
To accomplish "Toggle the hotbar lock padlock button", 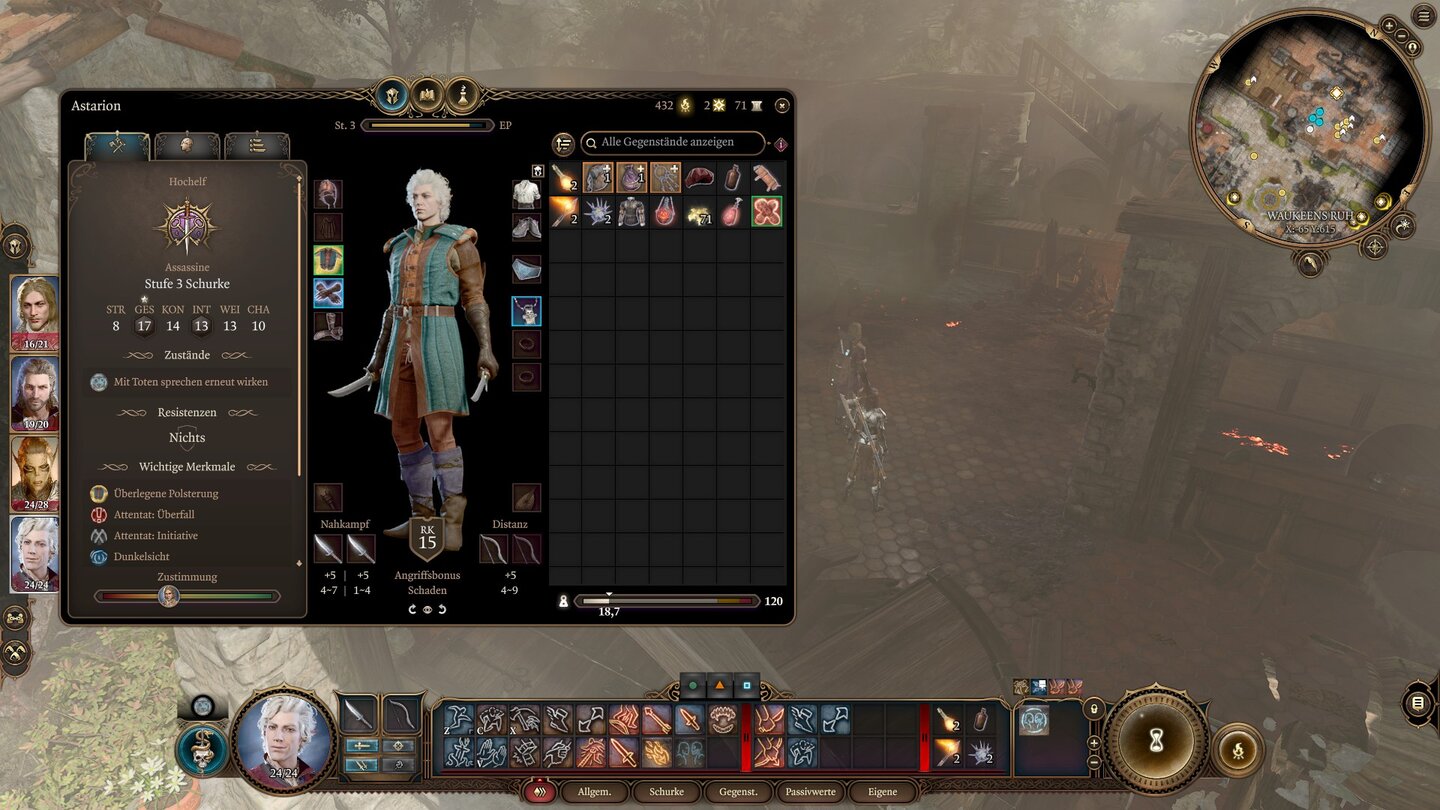I will 1092,708.
